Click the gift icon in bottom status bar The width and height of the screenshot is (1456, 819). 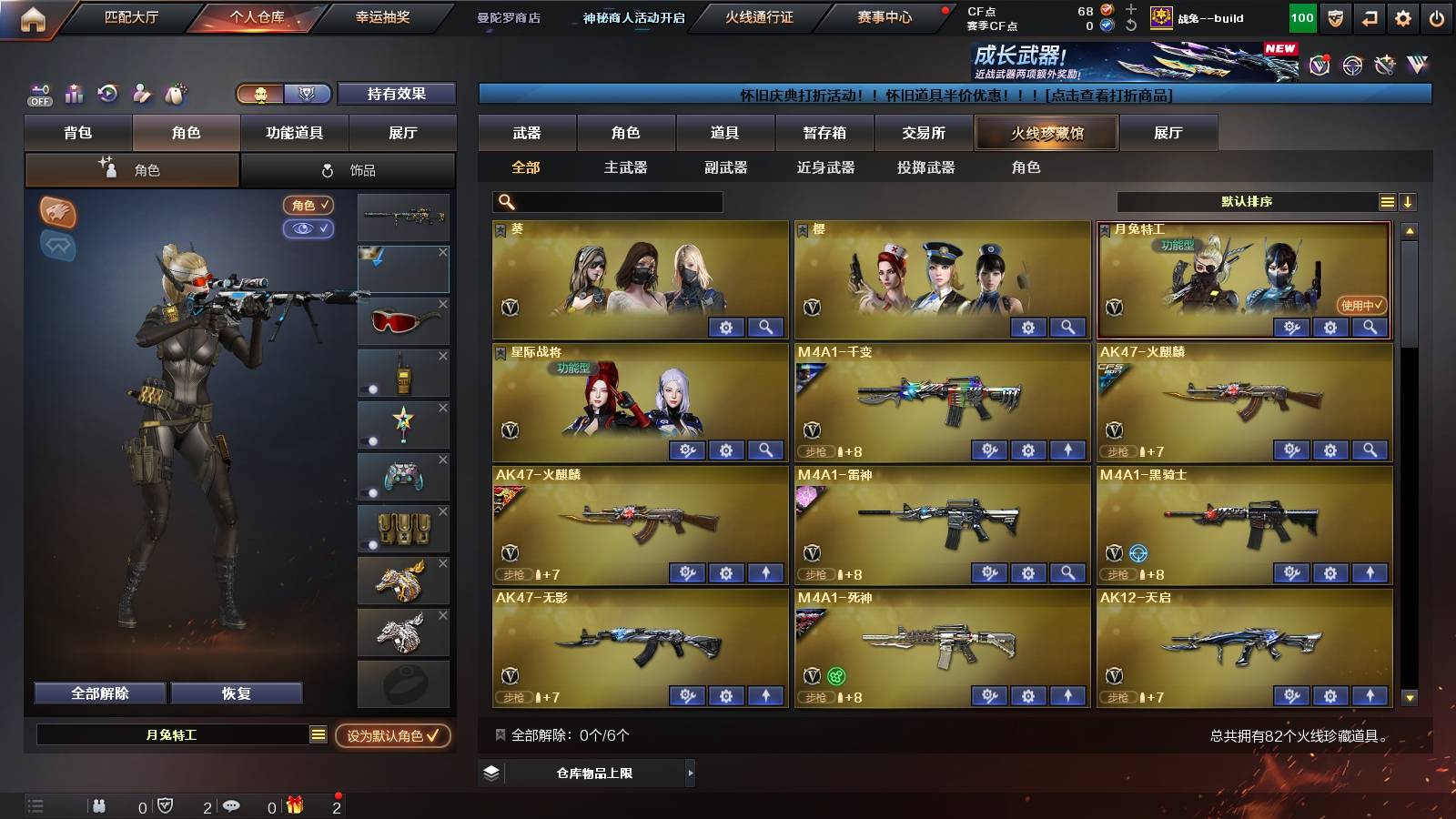[295, 804]
